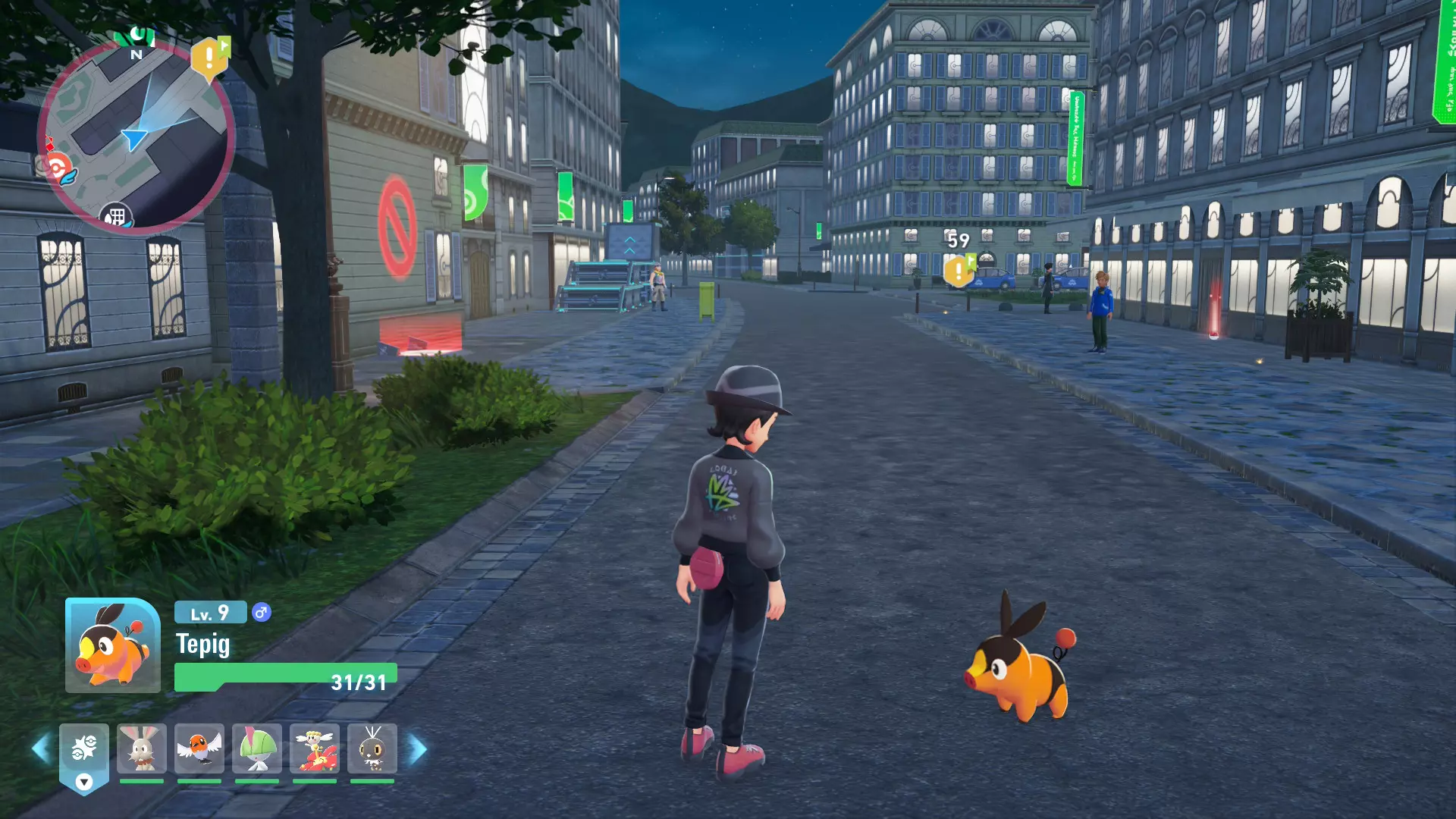Pick Ralts from the party bar

click(257, 749)
